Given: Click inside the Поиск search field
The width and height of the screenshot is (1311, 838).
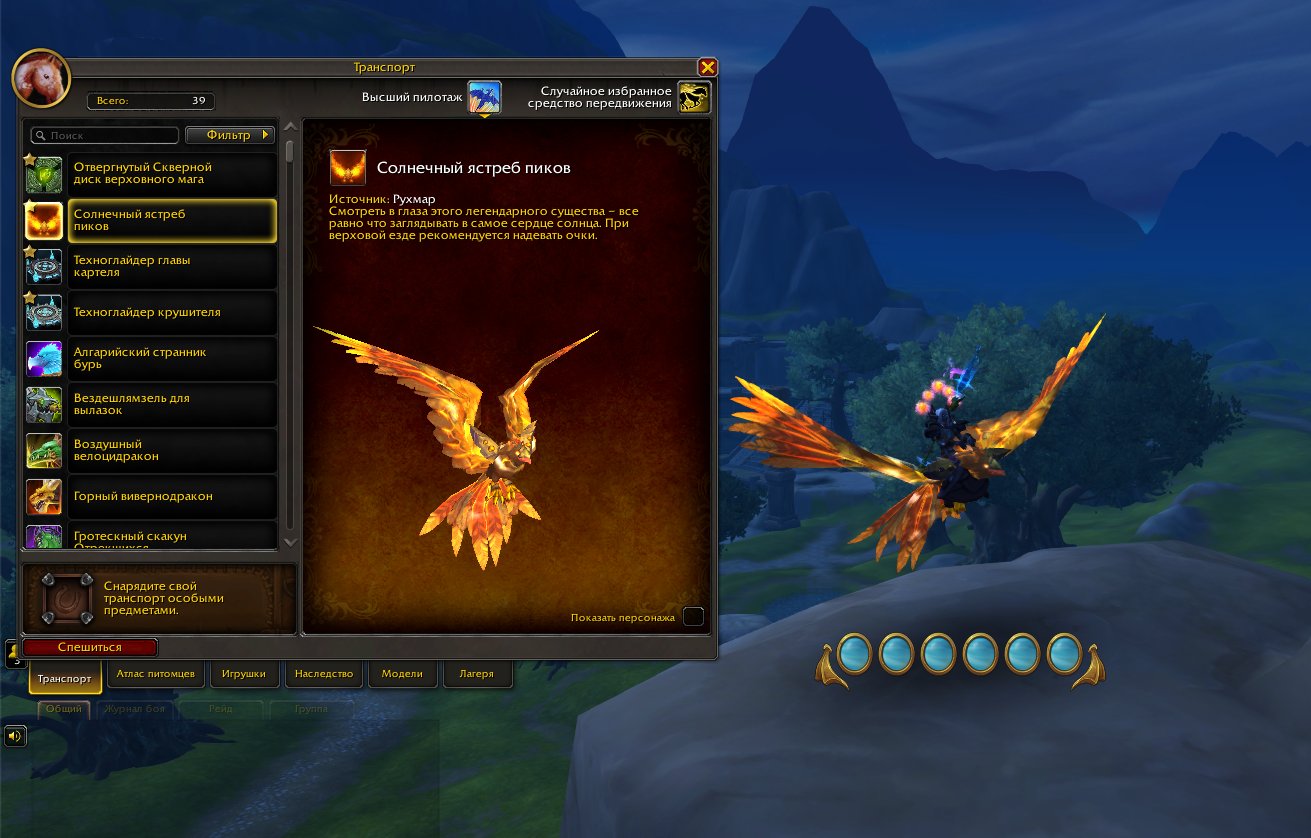Looking at the screenshot, I should [104, 135].
